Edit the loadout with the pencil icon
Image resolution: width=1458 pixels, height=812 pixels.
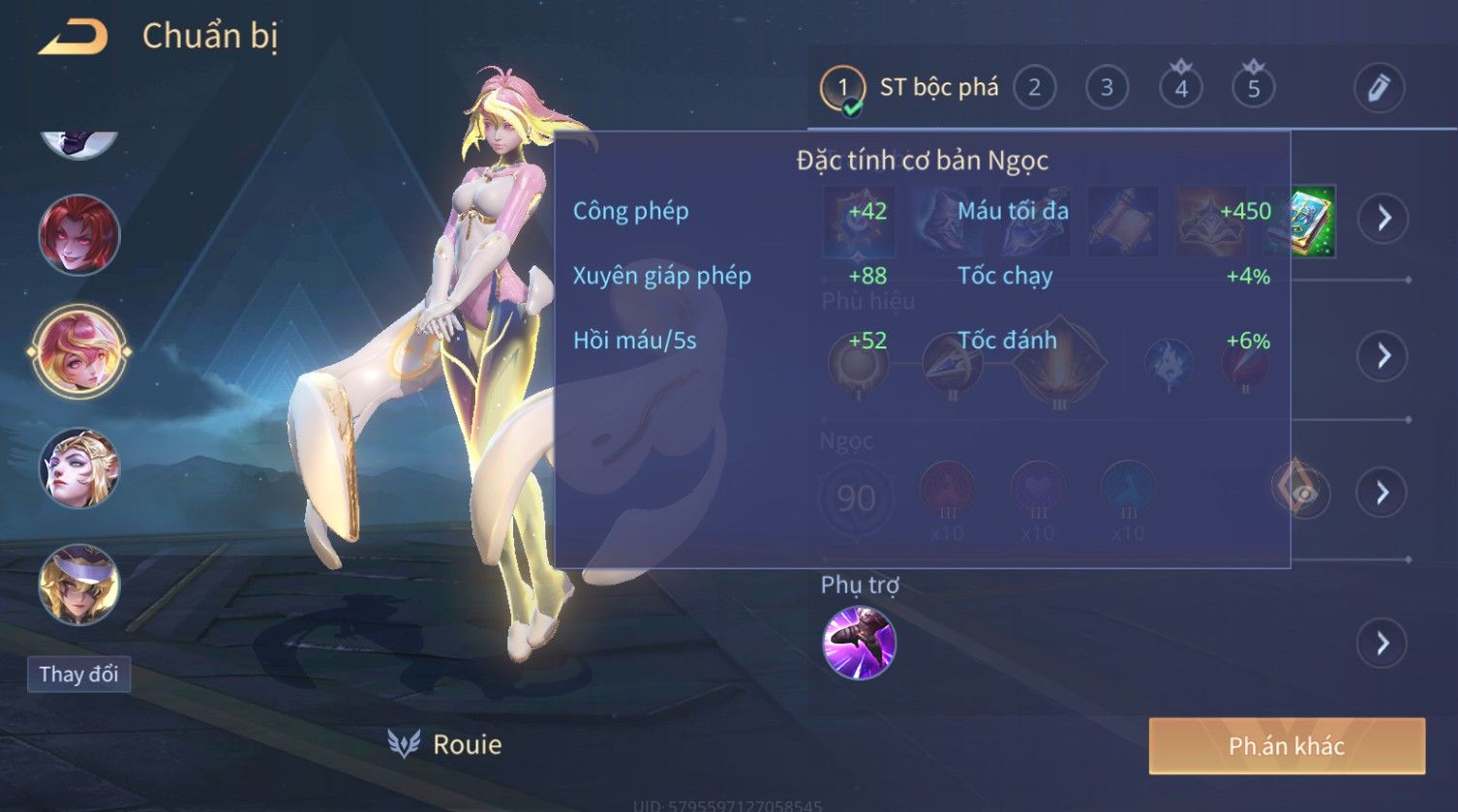coord(1379,88)
